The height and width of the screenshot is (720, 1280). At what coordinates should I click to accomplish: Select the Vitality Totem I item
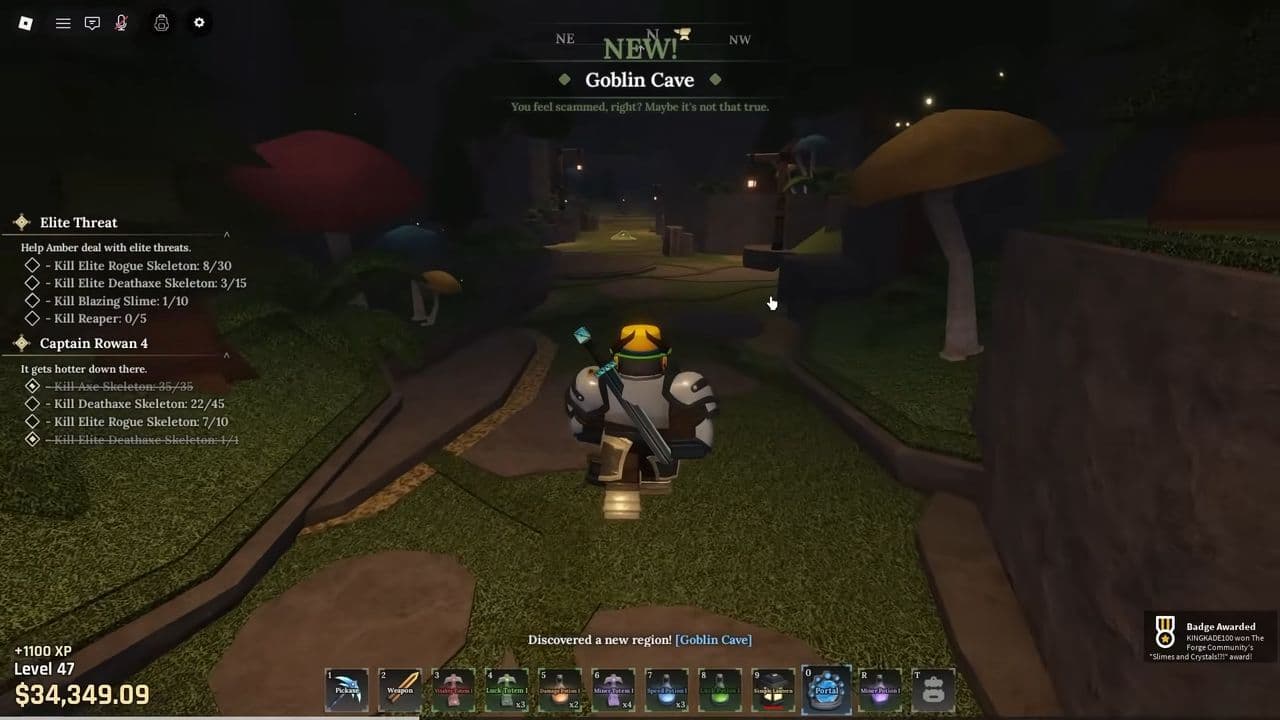click(x=453, y=688)
